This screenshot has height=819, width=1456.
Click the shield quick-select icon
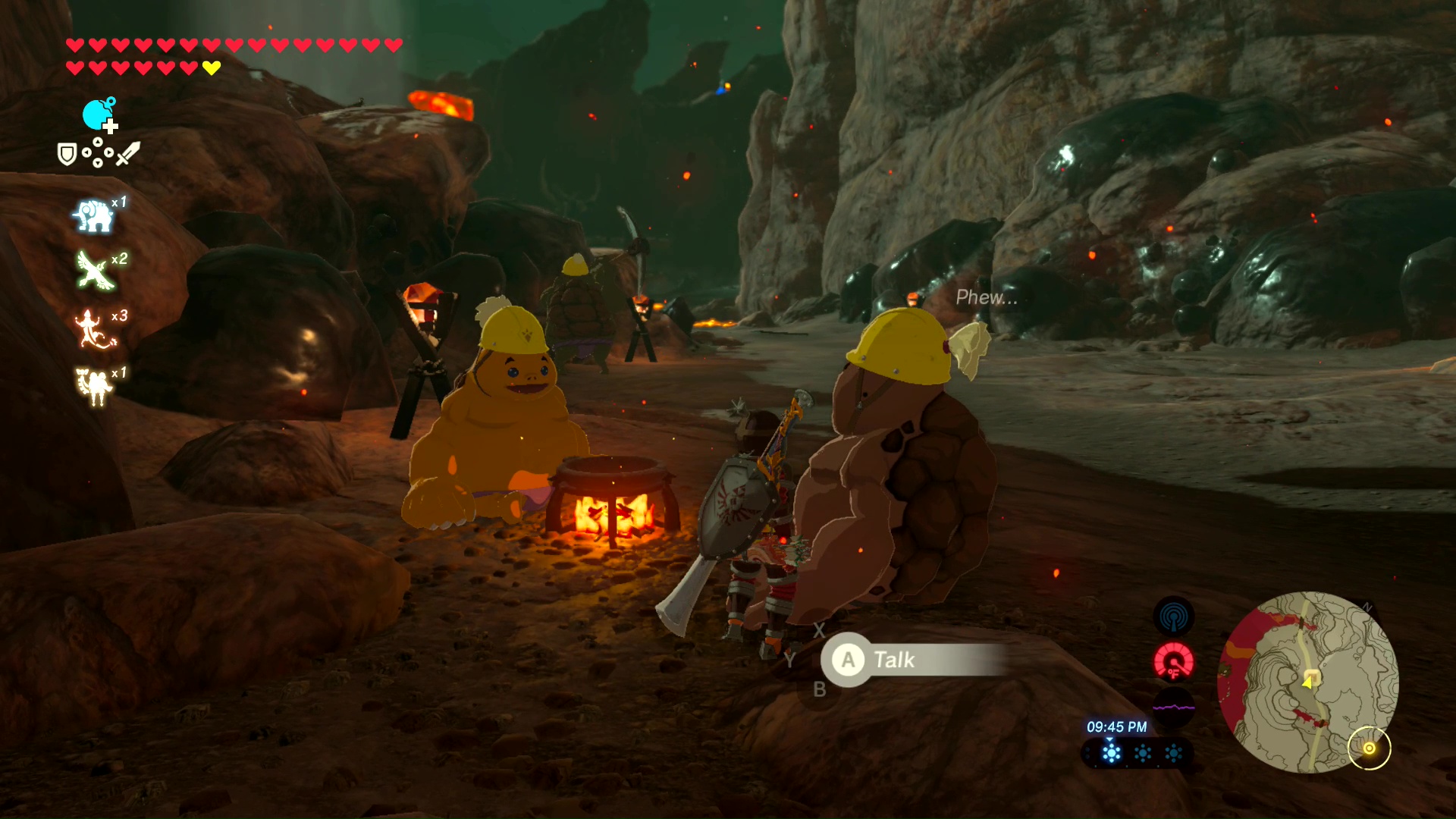point(67,155)
